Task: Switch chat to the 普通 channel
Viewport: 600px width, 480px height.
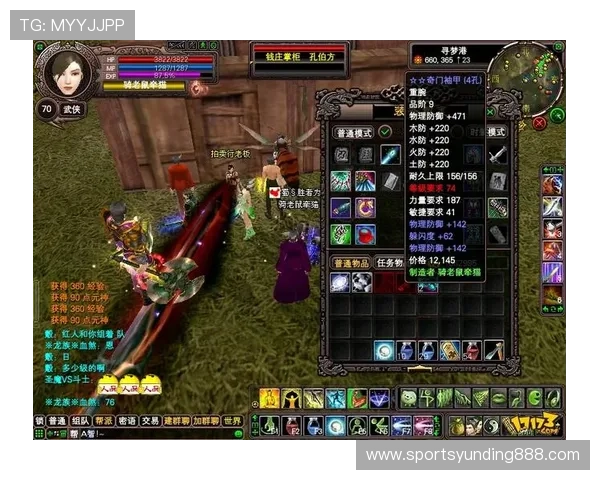Action: coord(58,421)
